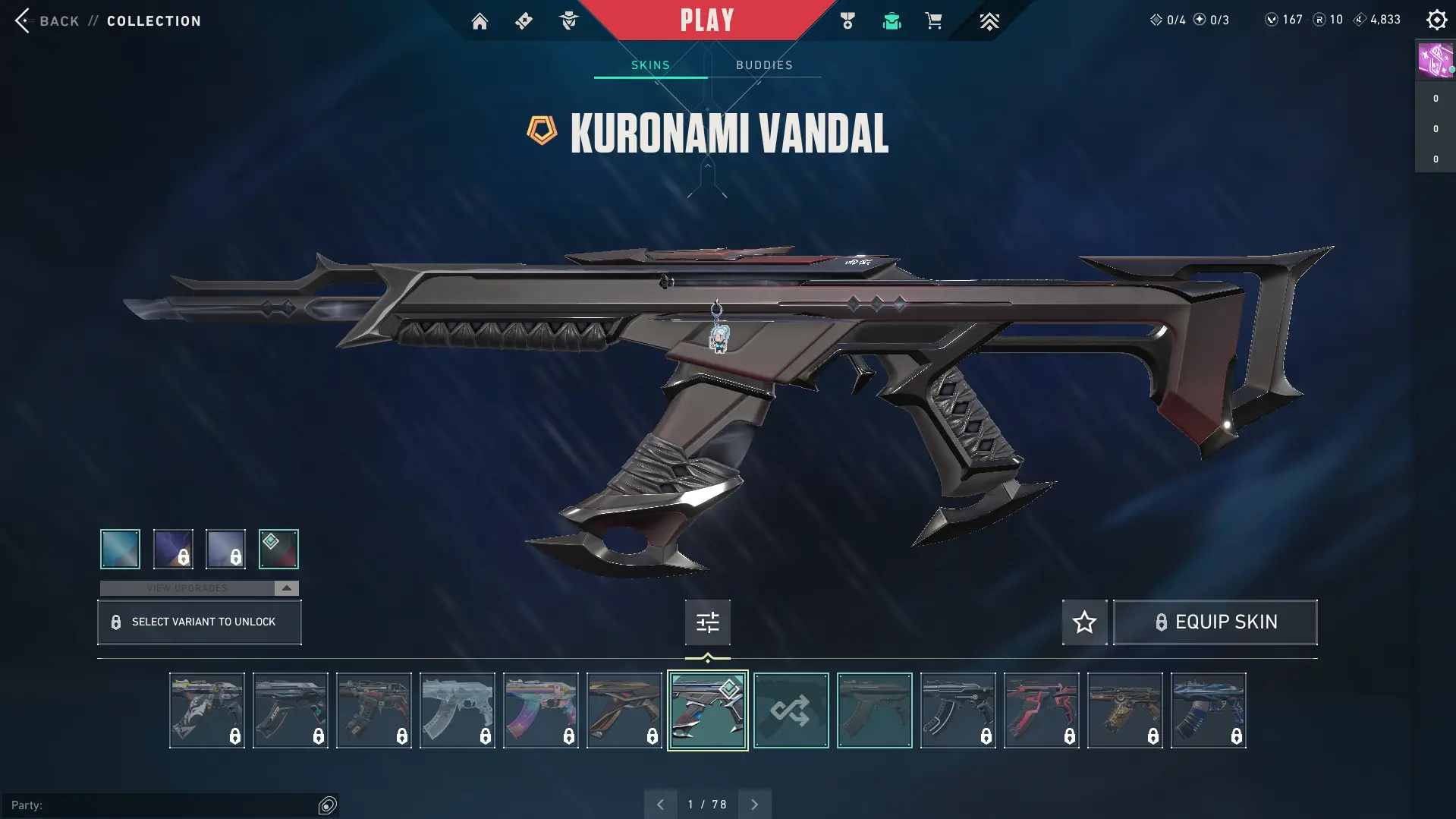
Task: Open the career progression arrows icon
Action: click(x=989, y=20)
